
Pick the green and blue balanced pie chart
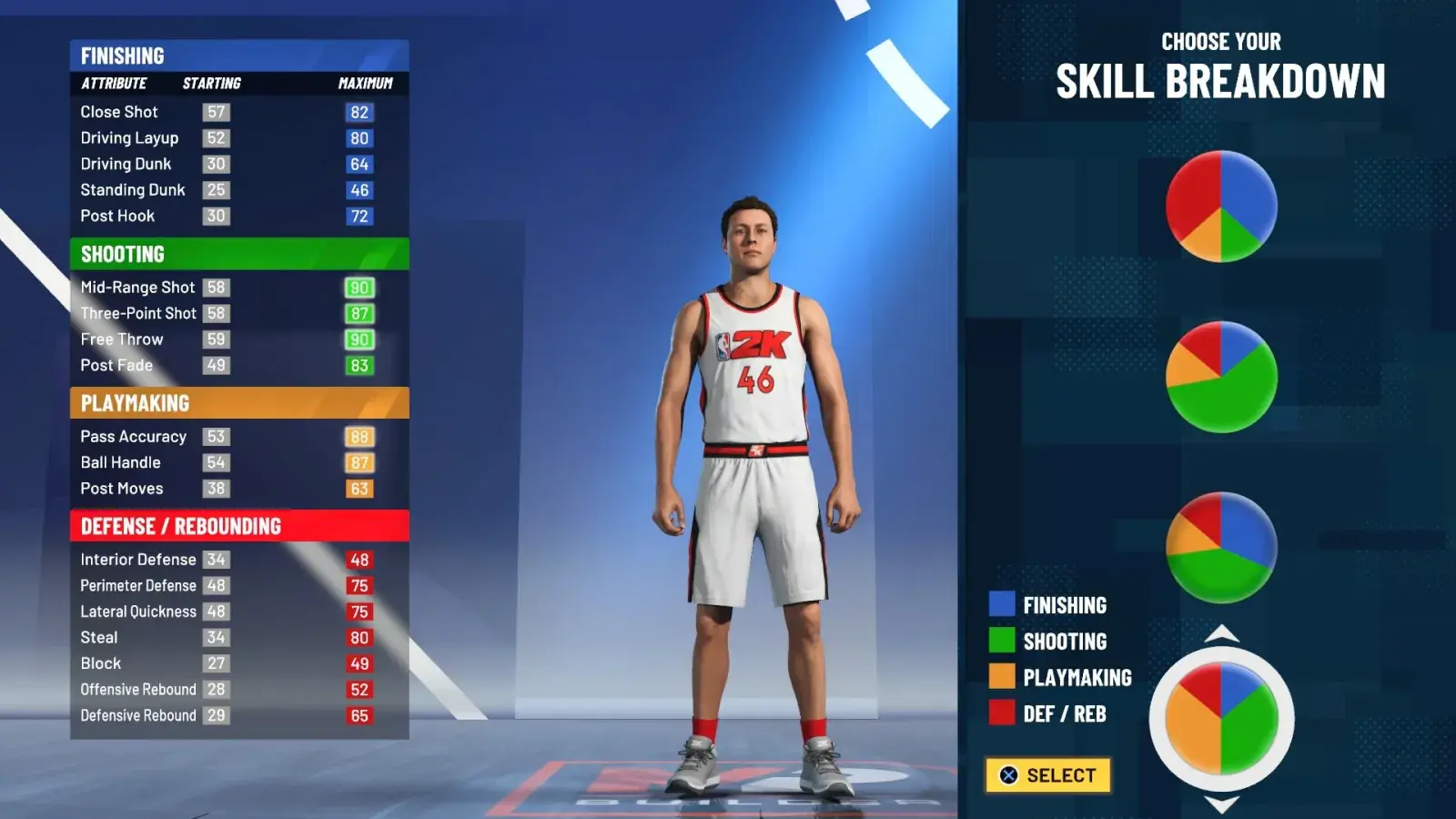coord(1221,547)
